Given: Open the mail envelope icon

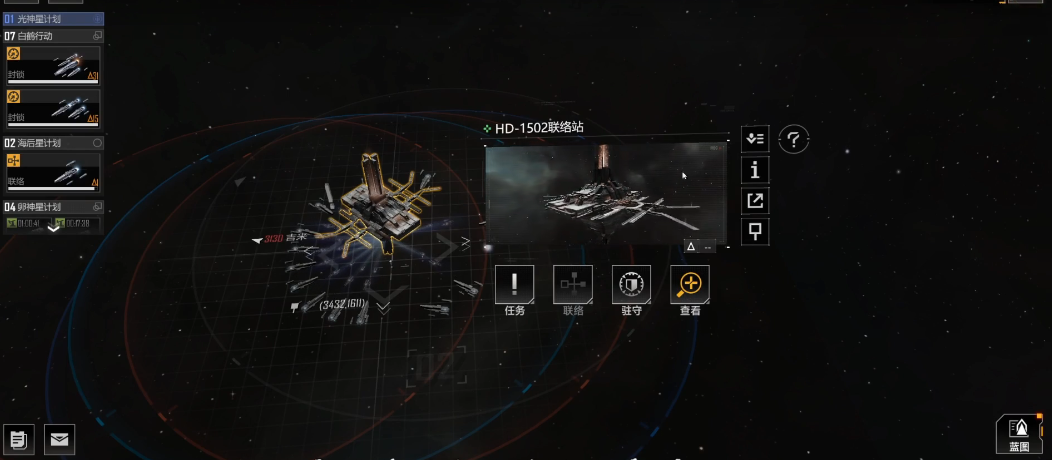Looking at the screenshot, I should pyautogui.click(x=60, y=438).
